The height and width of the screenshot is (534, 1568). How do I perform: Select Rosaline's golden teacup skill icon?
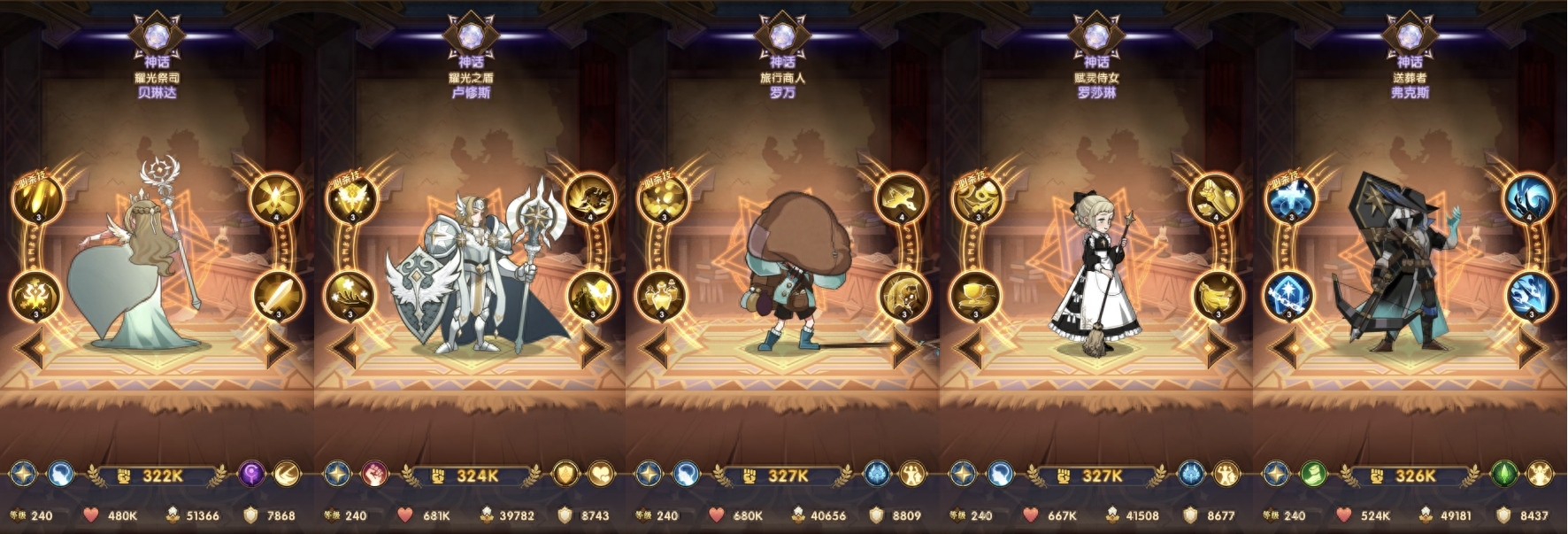976,296
